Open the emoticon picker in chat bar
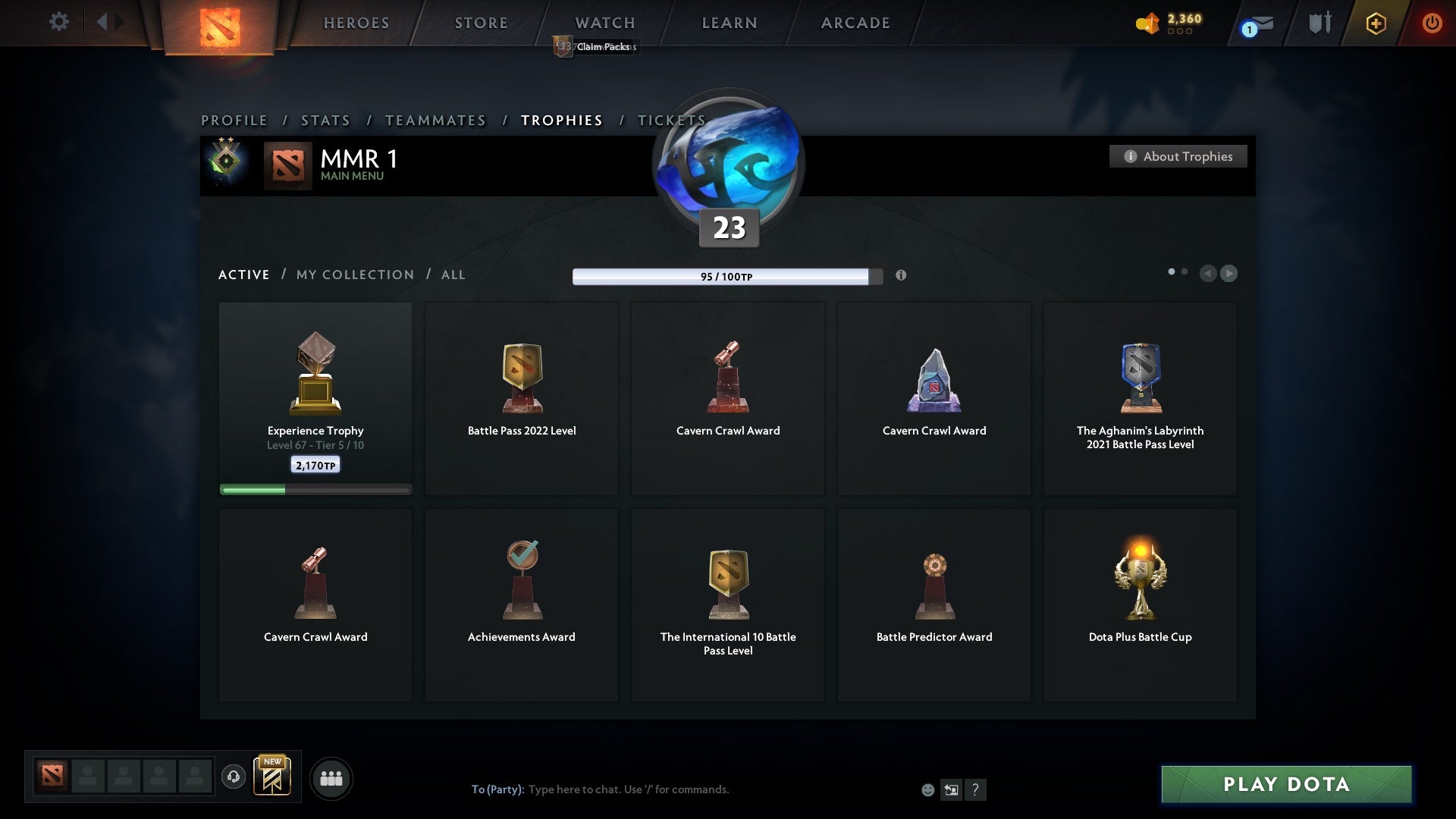 pos(928,789)
